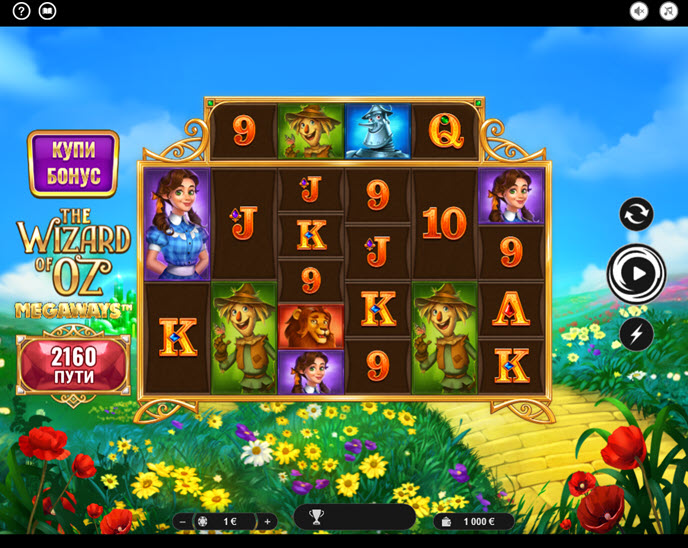Click the trophy win panel

tap(354, 517)
